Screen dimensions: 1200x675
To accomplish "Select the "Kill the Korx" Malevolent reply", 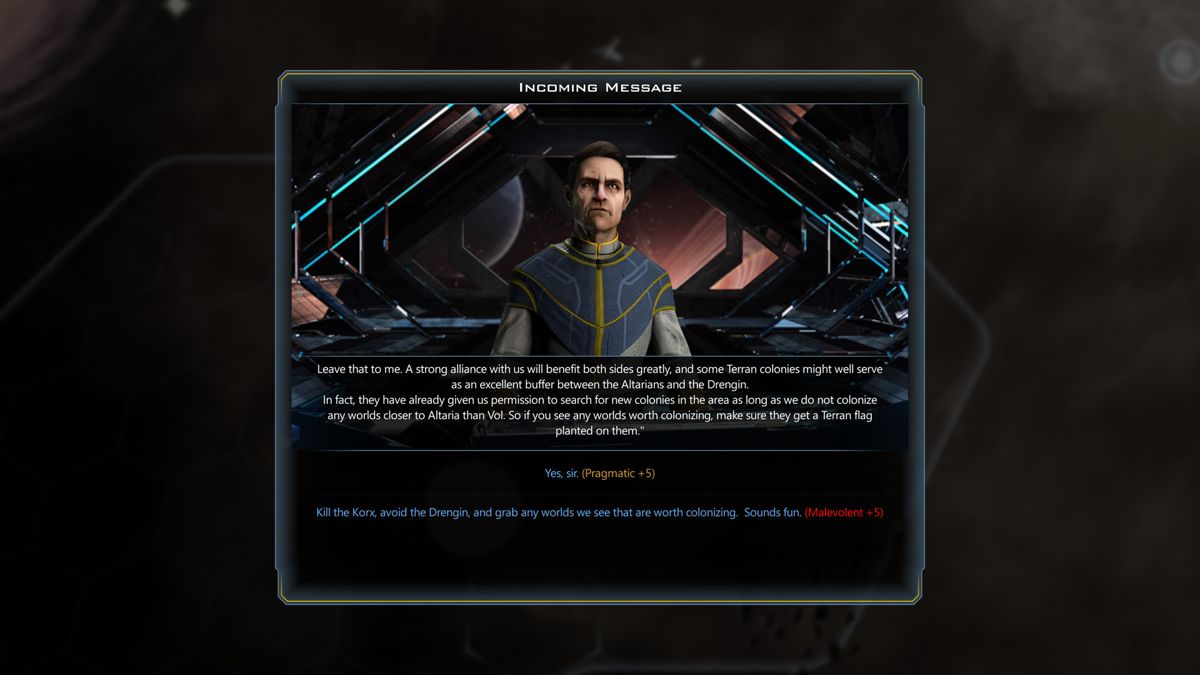I will pyautogui.click(x=599, y=513).
